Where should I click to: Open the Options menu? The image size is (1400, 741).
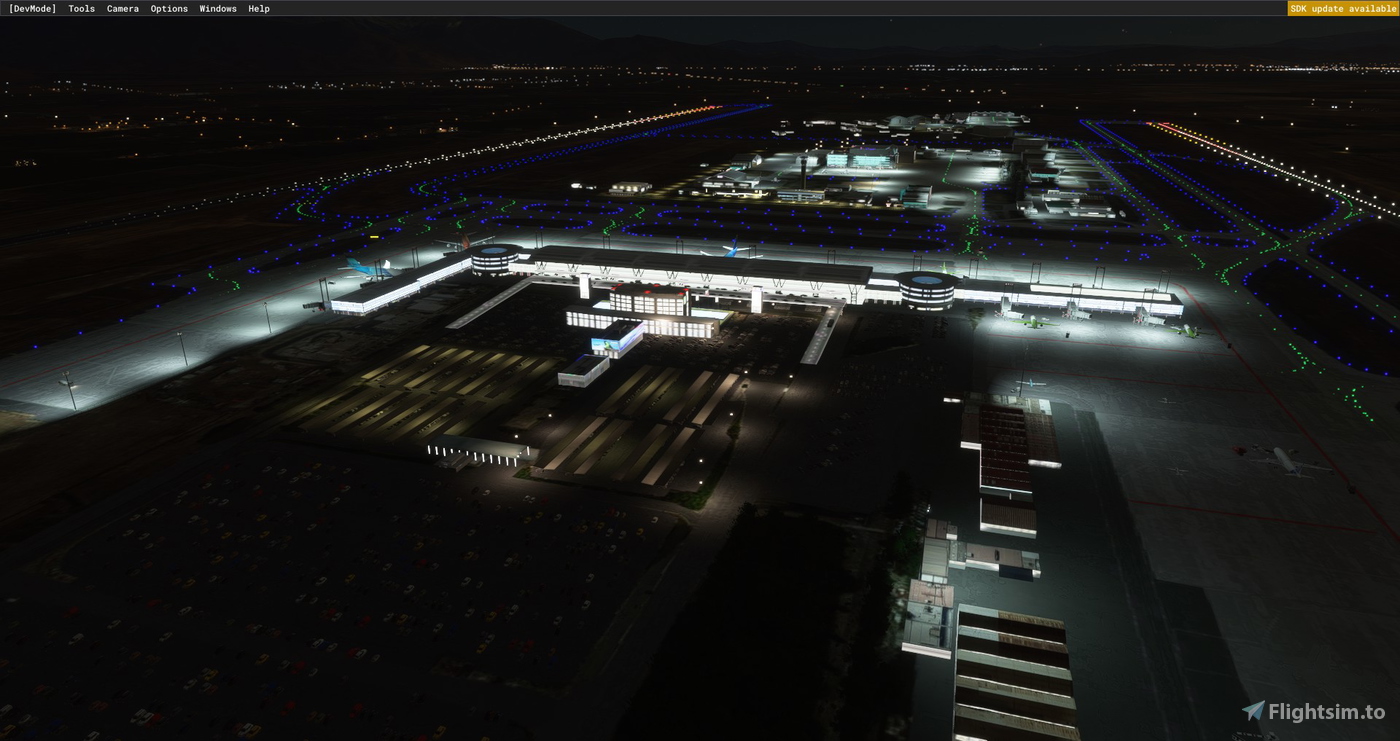coord(168,8)
